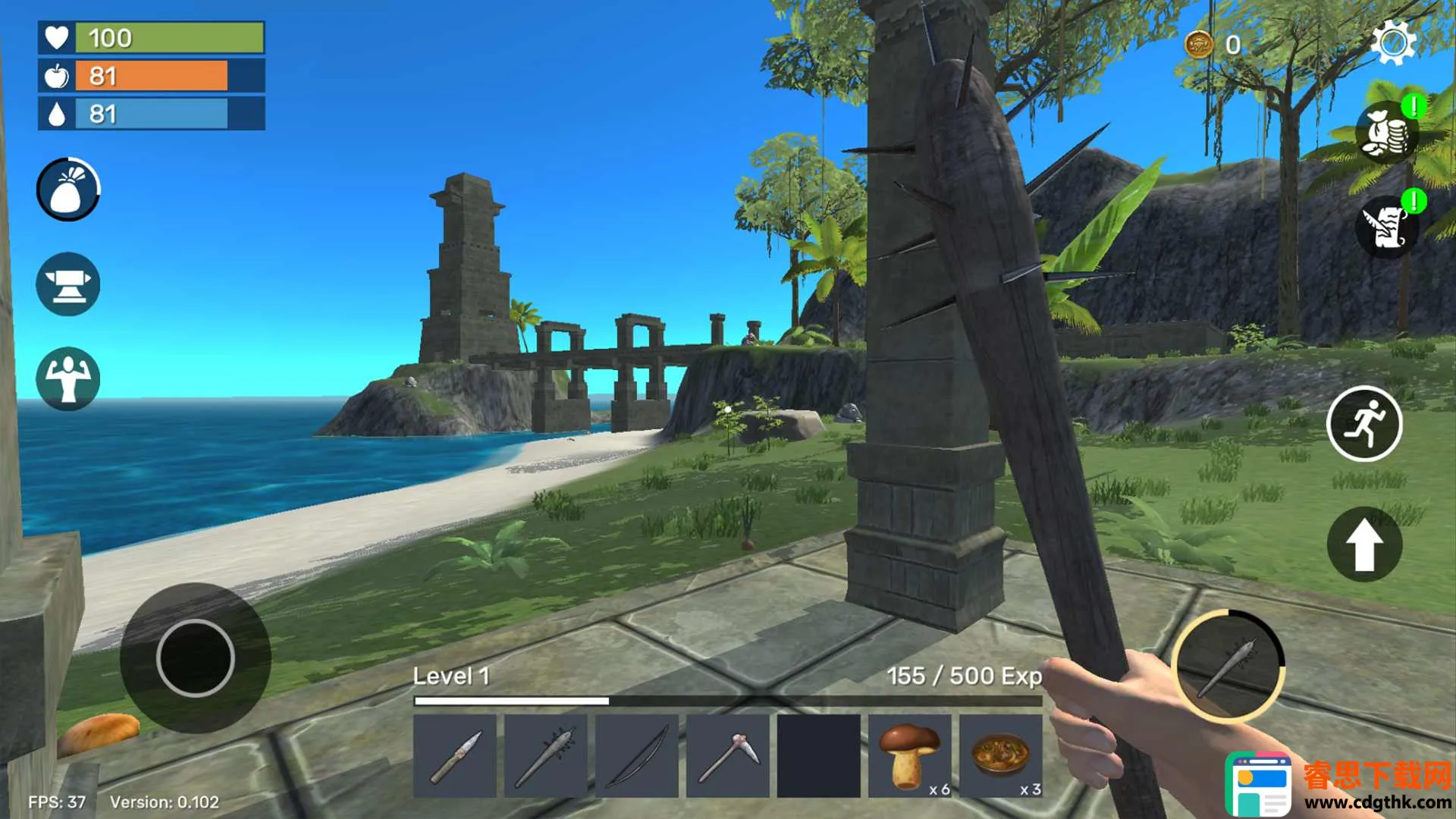Attack with the spiked club button
This screenshot has height=819, width=1456.
[x=1228, y=666]
